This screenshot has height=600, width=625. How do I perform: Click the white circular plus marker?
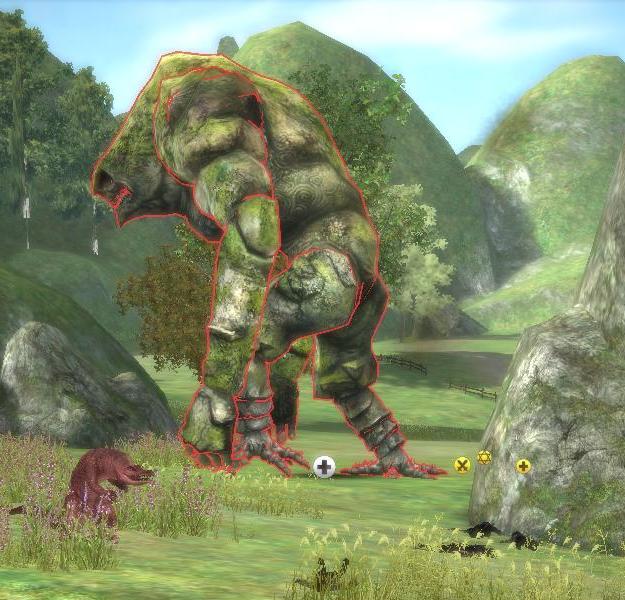pos(323,466)
